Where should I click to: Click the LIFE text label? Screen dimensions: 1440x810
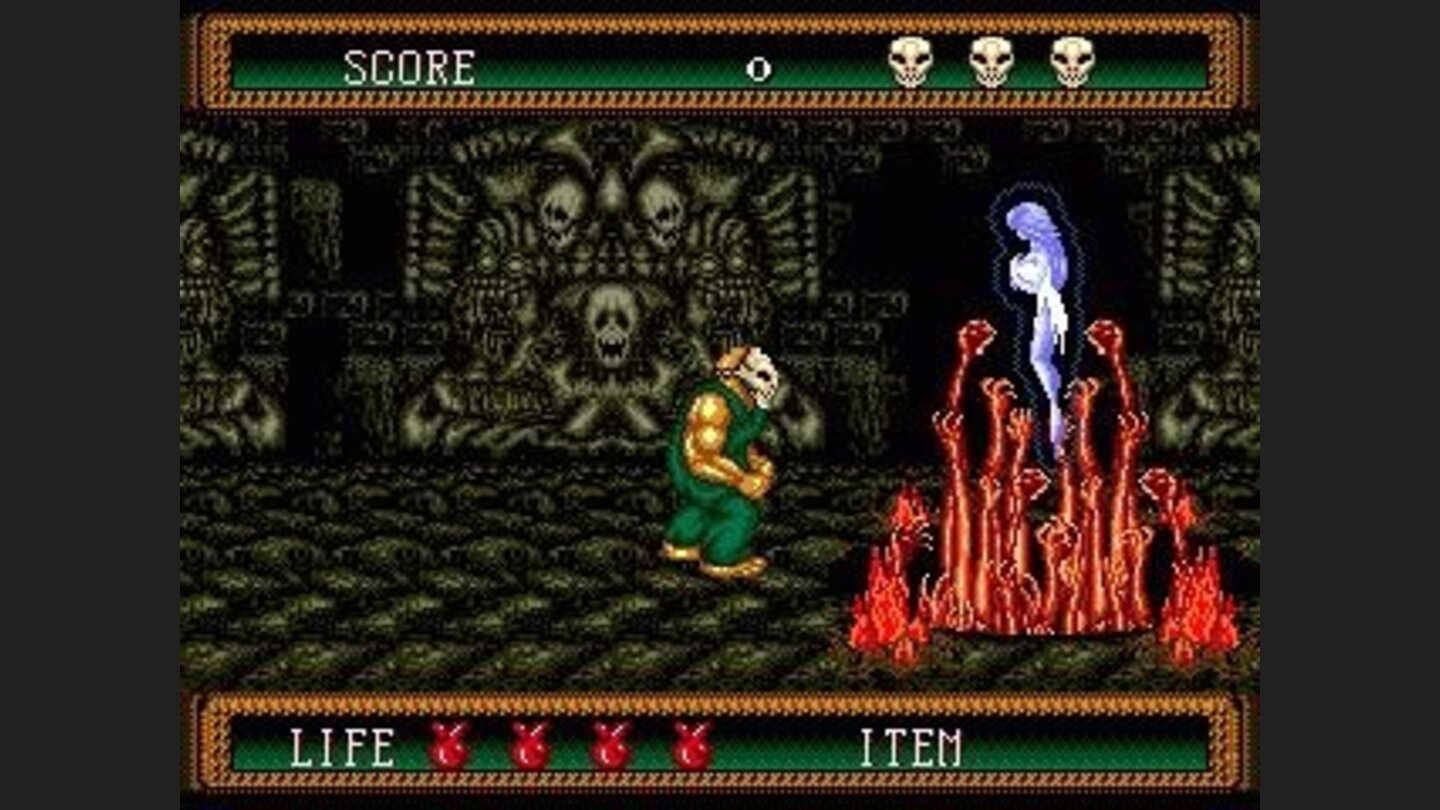point(340,746)
